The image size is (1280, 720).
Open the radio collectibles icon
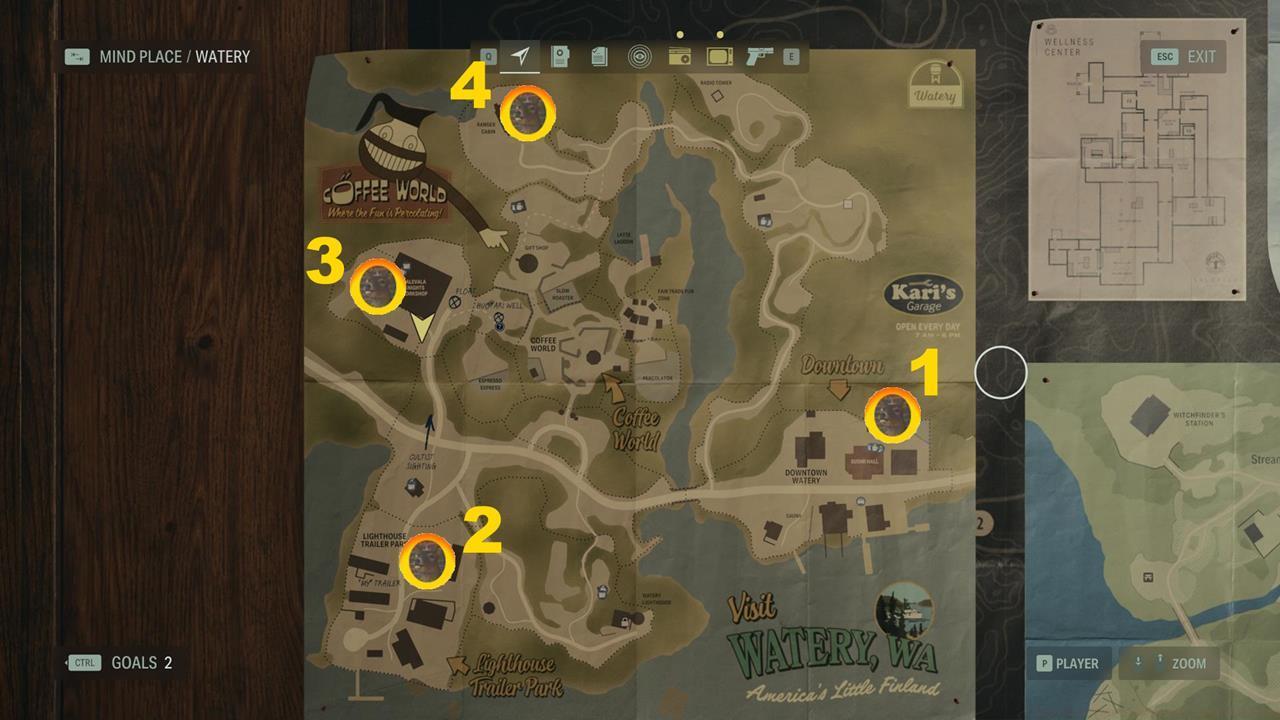[x=680, y=58]
